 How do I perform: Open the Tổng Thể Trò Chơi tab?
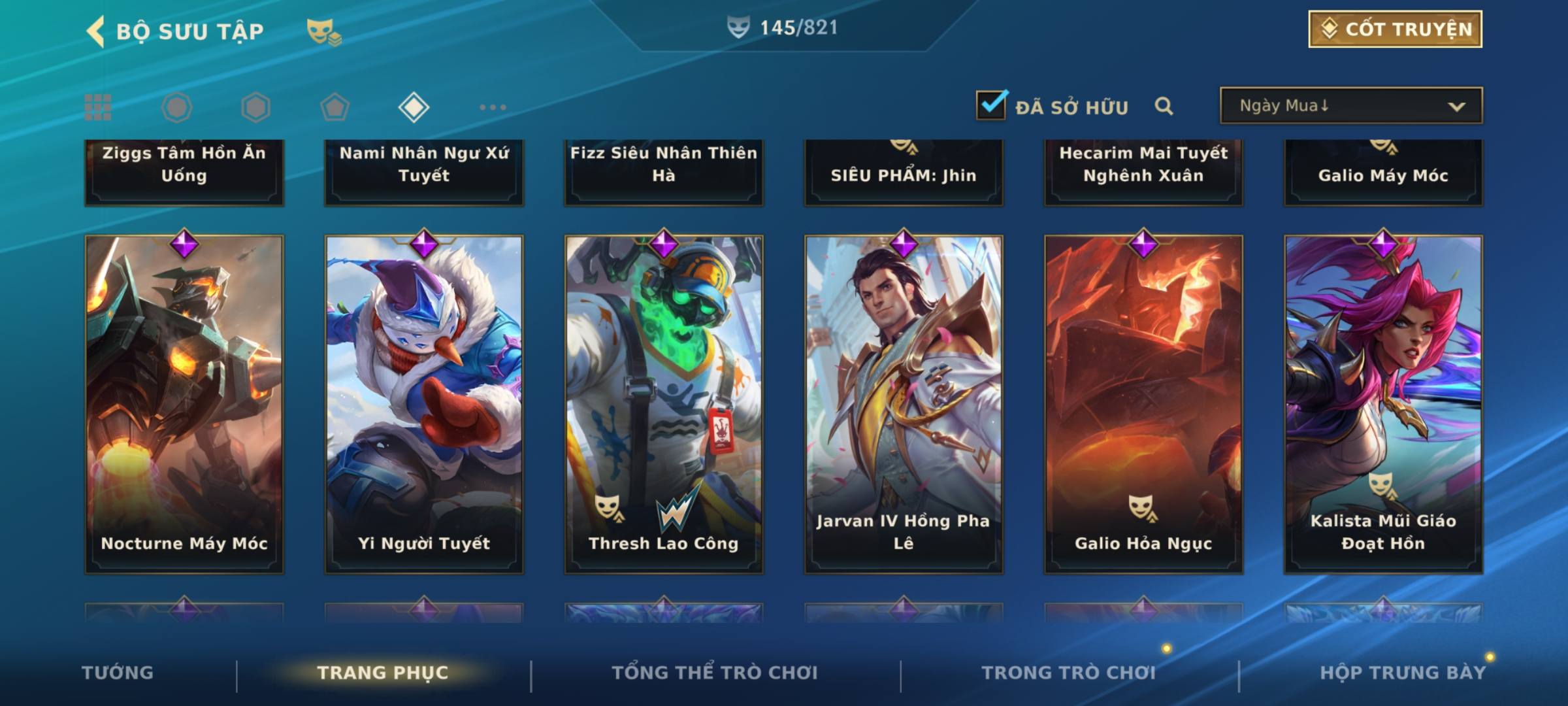pos(715,673)
